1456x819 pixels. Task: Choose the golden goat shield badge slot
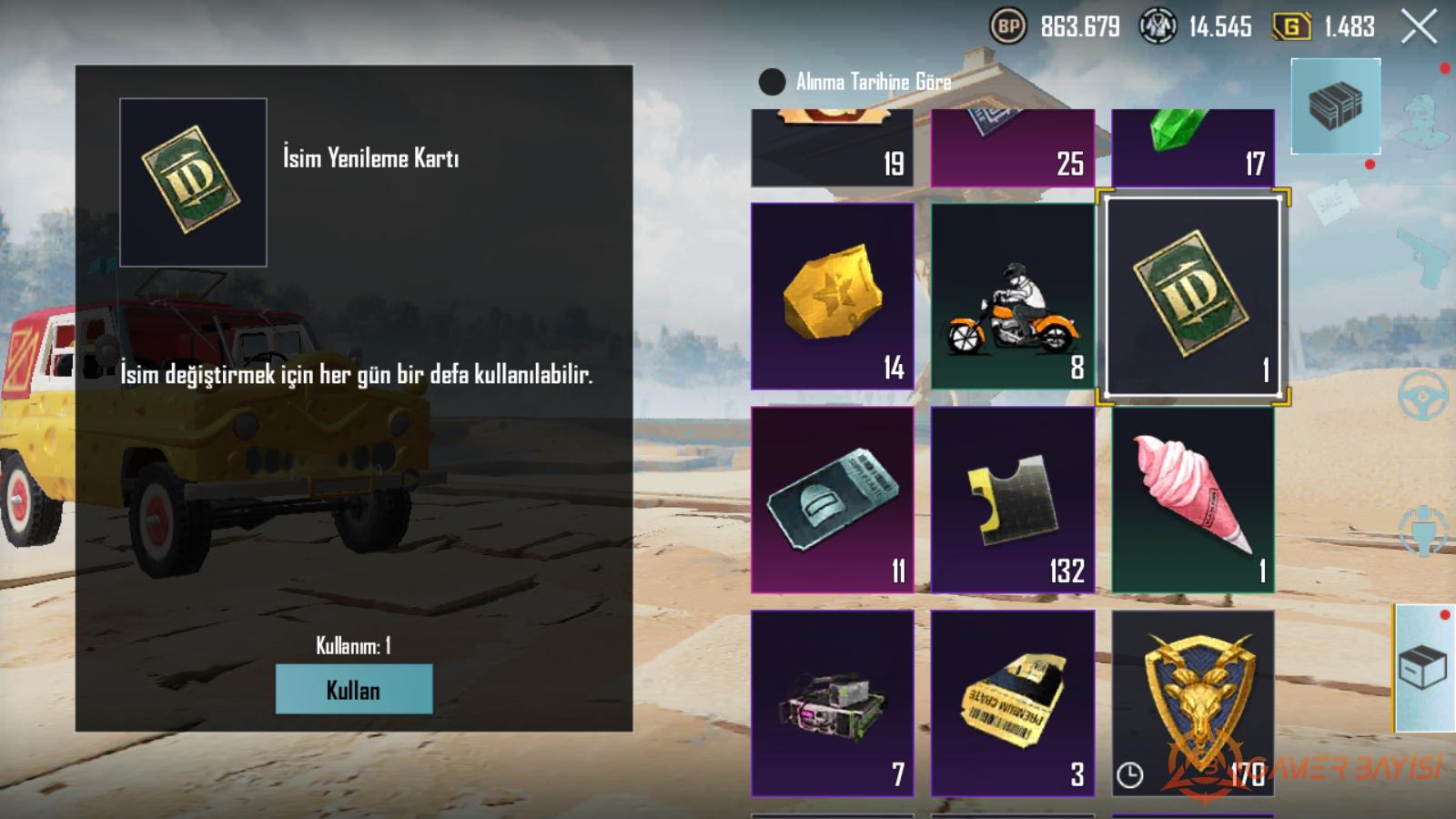coord(1192,703)
